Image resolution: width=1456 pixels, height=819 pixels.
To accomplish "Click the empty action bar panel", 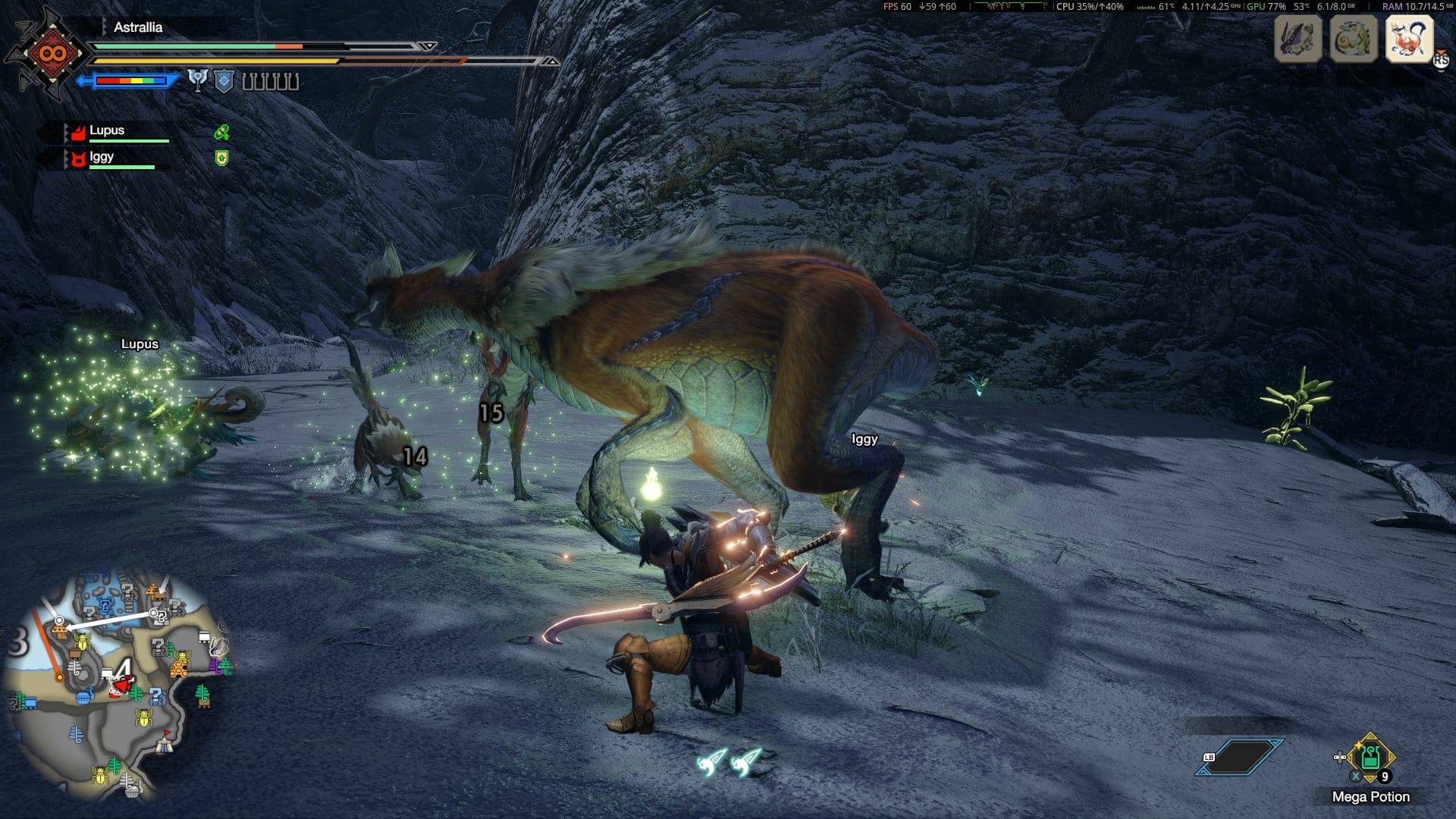I will point(1240,758).
